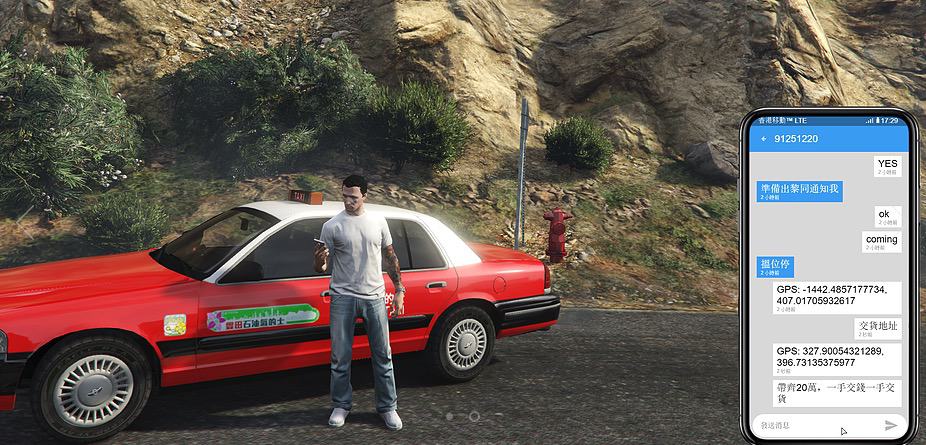Click the blue 揾位停 message bubble

click(x=775, y=266)
